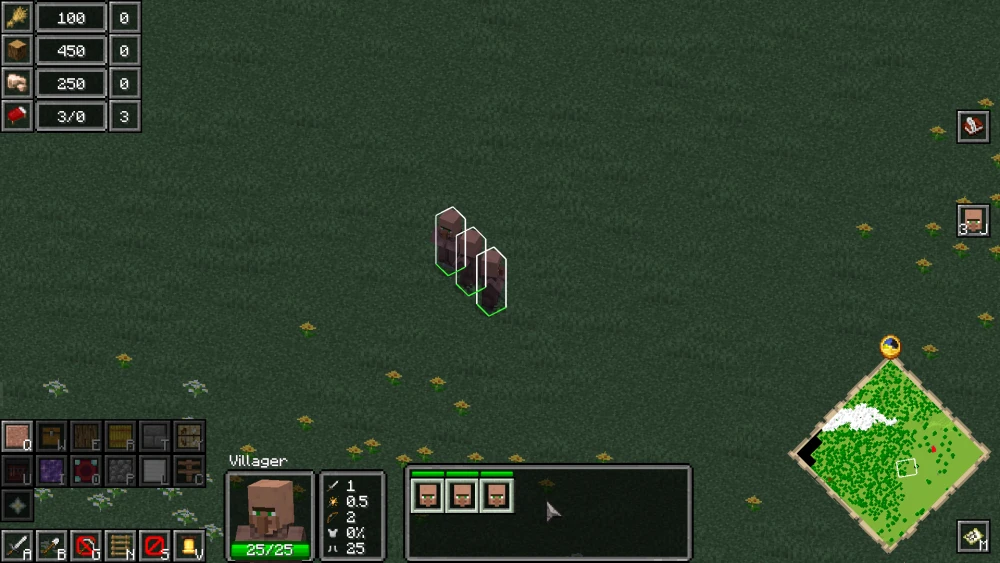Toggle the map button below the minimap
This screenshot has height=563, width=1000.
coord(972,537)
